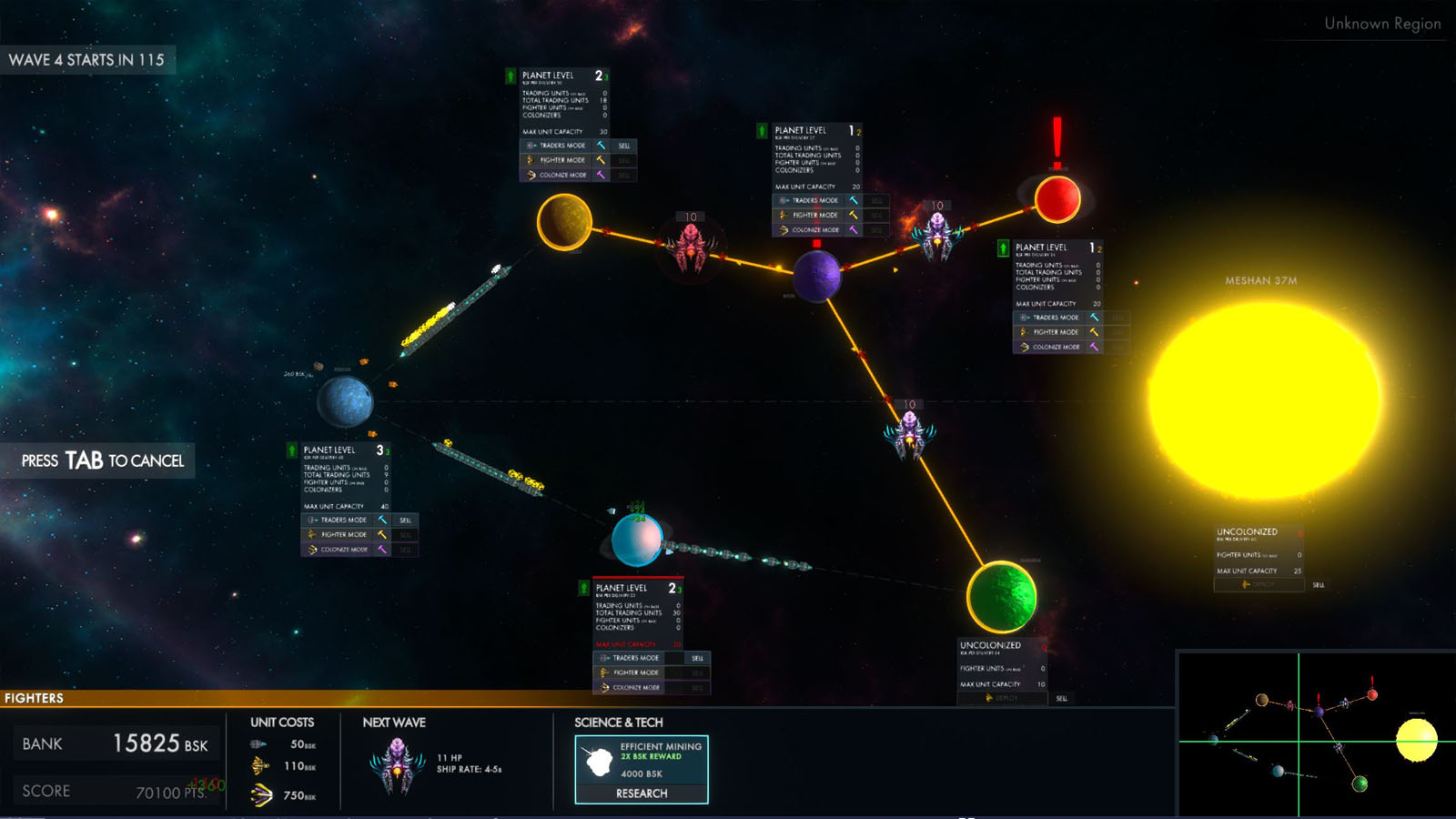Select the colonizer unit icon costing 750 BSK
Image resolution: width=1456 pixels, height=819 pixels.
coord(262,794)
